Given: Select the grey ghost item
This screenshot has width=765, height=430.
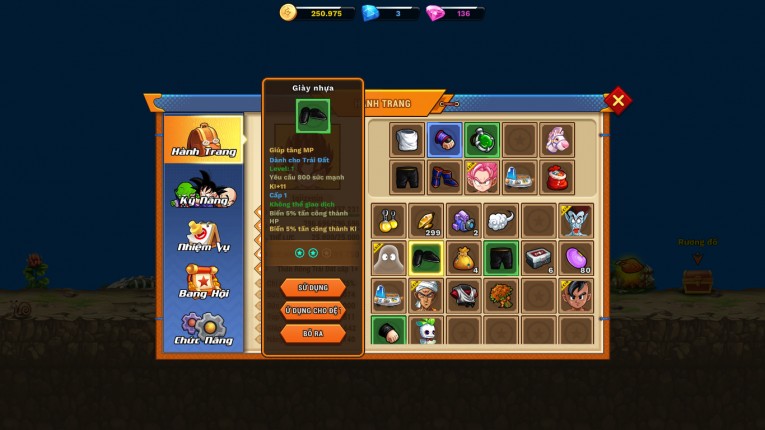Looking at the screenshot, I should click(388, 258).
